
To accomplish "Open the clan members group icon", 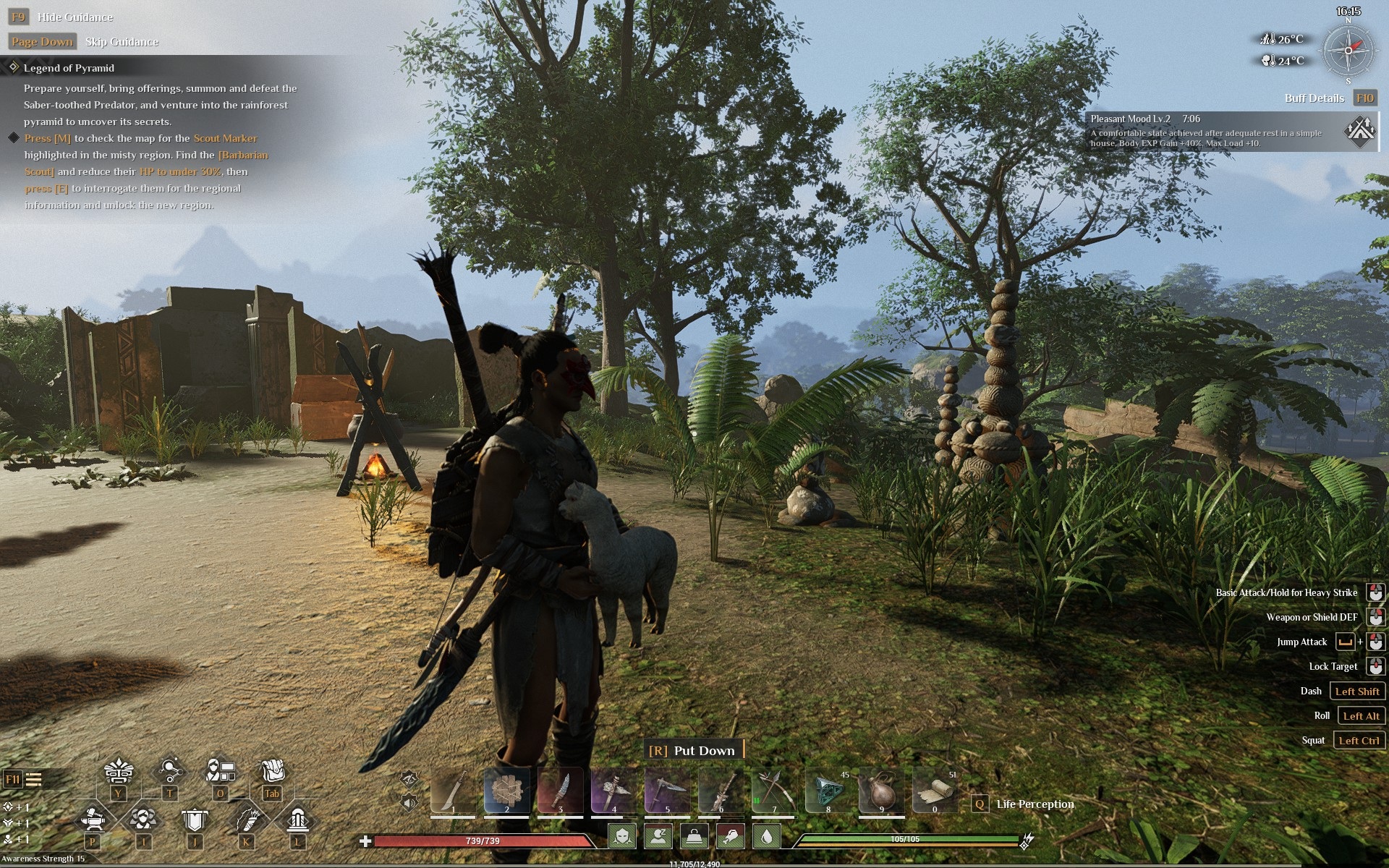I will 144,820.
